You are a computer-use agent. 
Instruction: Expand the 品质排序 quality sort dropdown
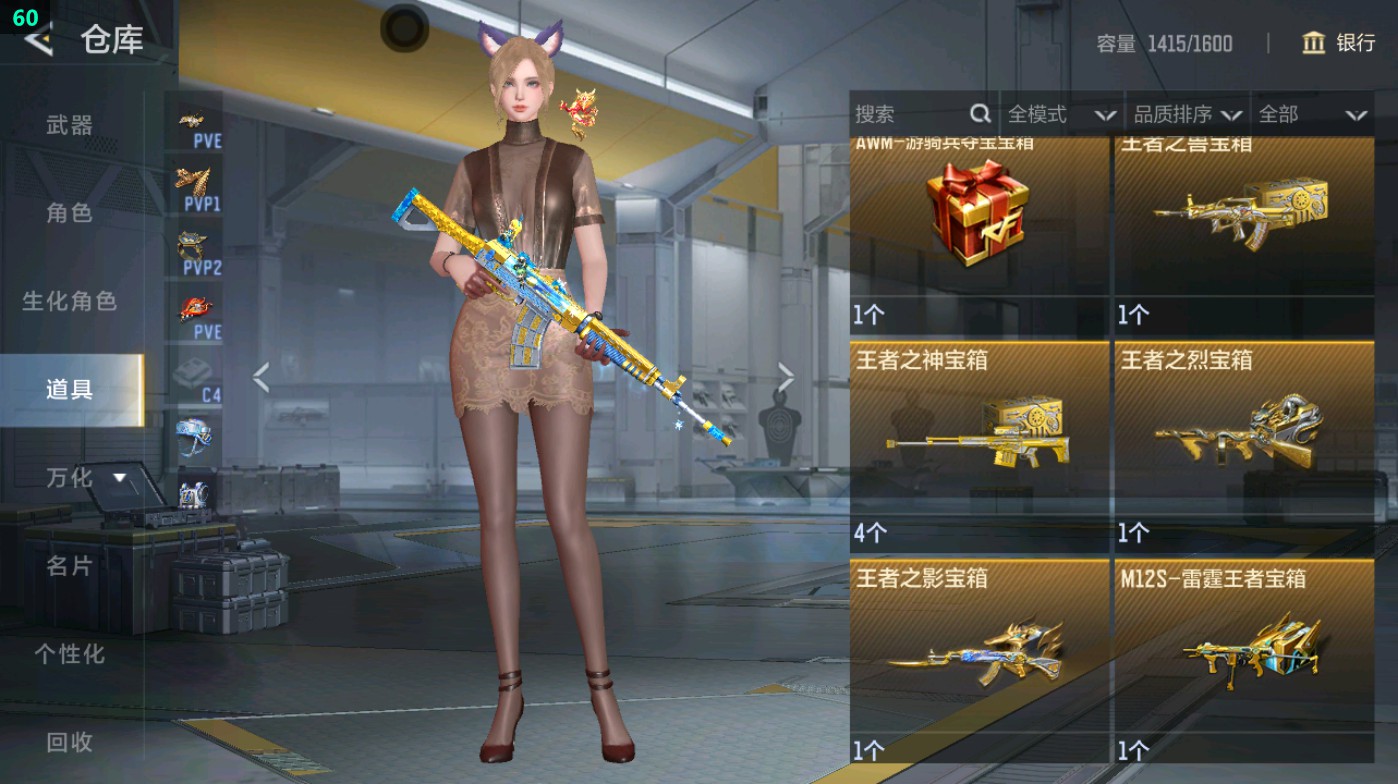pos(1197,114)
